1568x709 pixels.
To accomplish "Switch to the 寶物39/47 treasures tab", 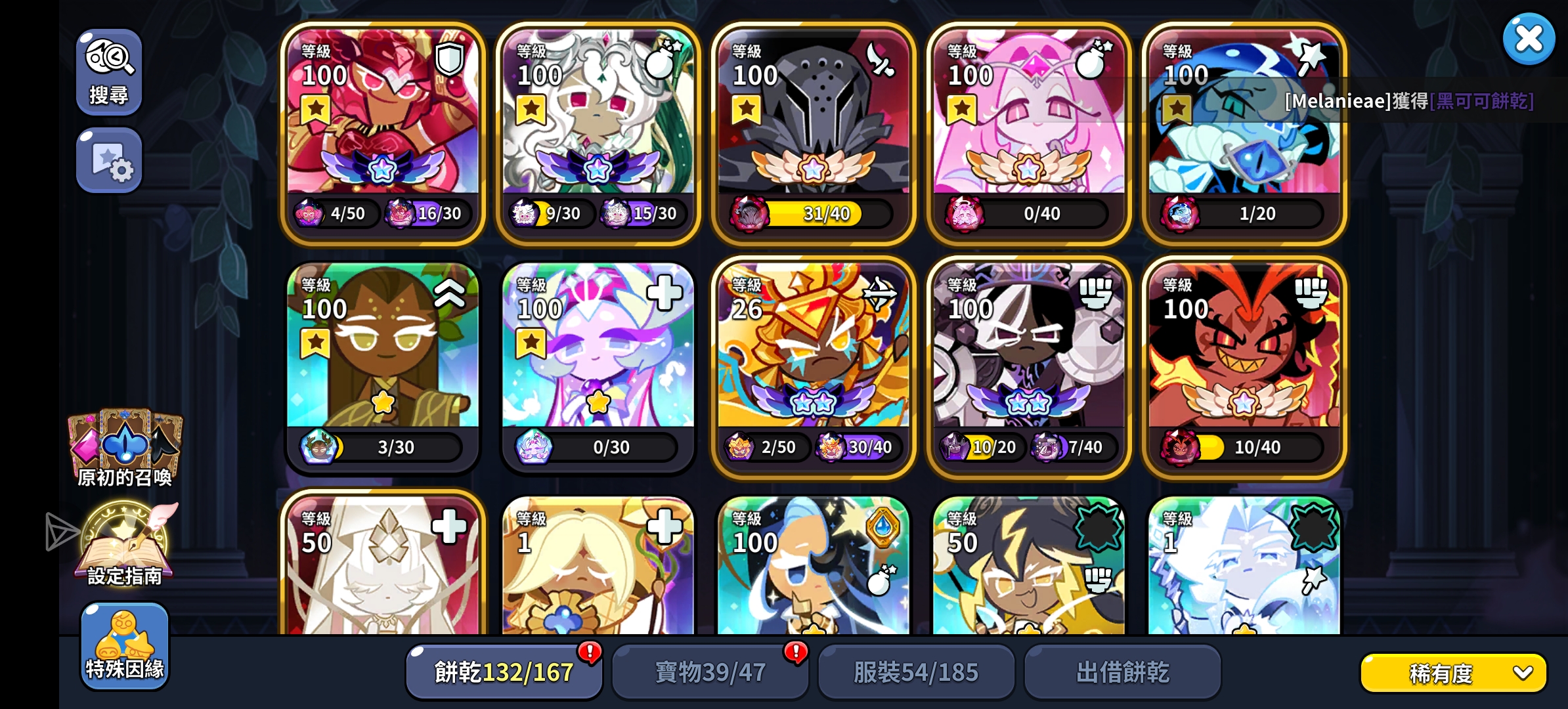I will pos(709,671).
